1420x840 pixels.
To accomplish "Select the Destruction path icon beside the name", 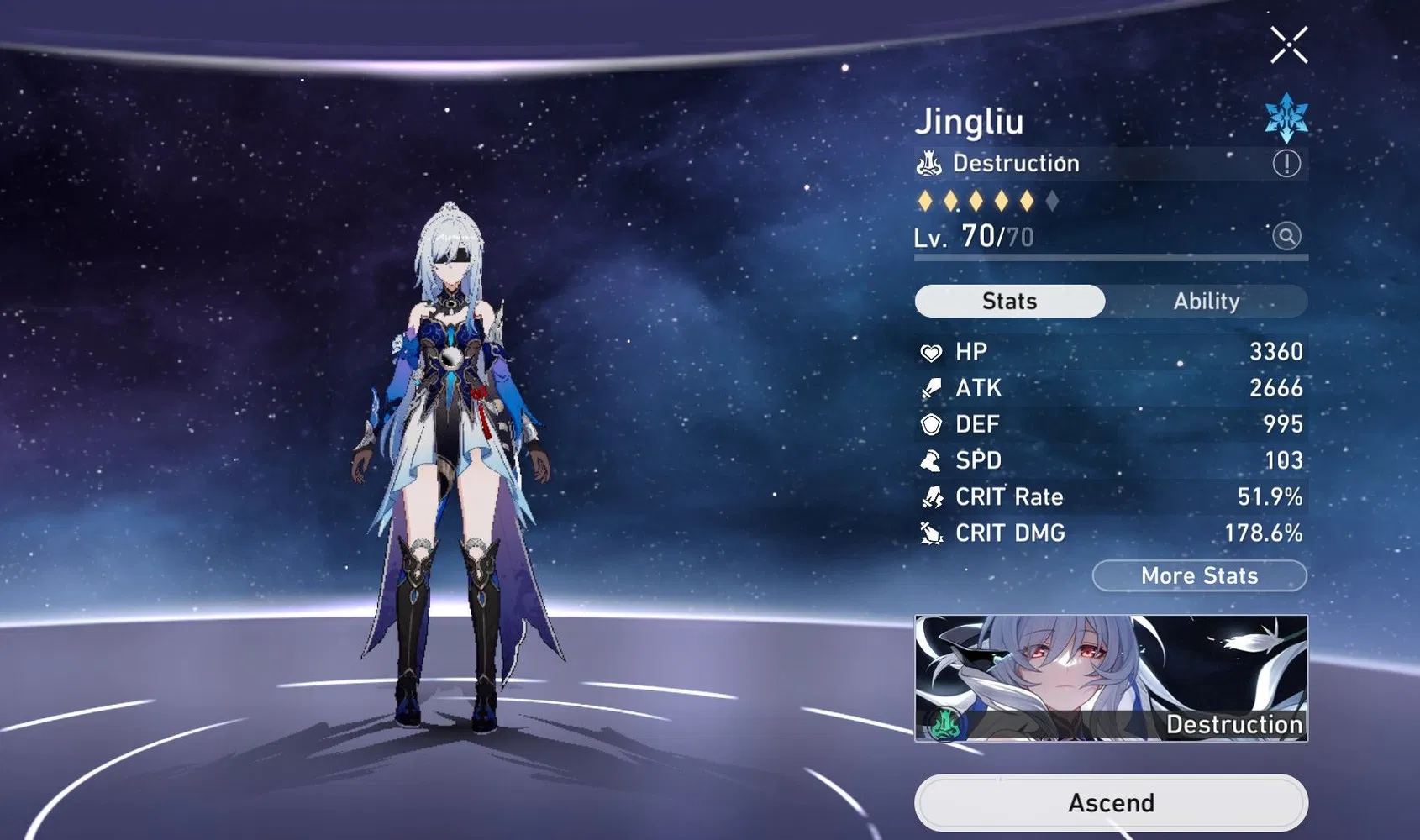I will click(928, 163).
